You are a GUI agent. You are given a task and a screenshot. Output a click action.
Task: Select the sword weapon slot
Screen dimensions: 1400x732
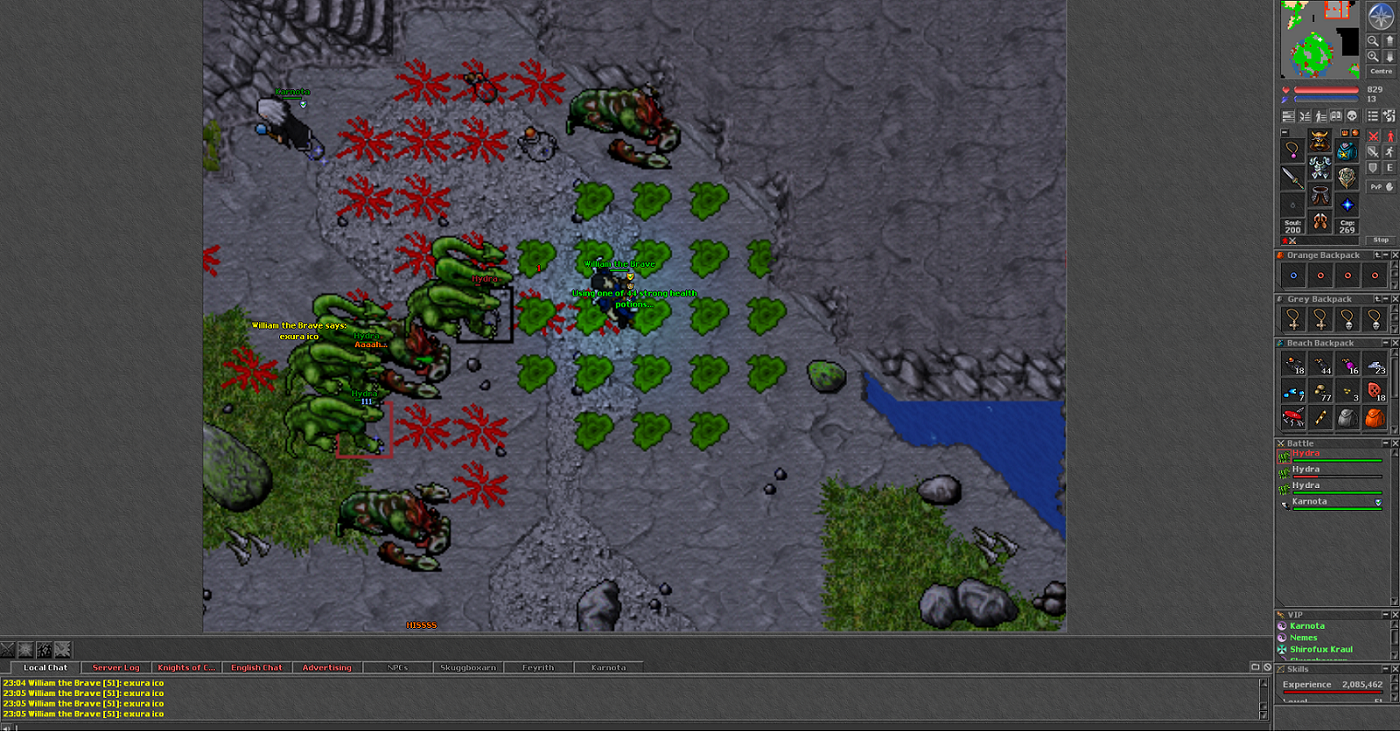1294,178
